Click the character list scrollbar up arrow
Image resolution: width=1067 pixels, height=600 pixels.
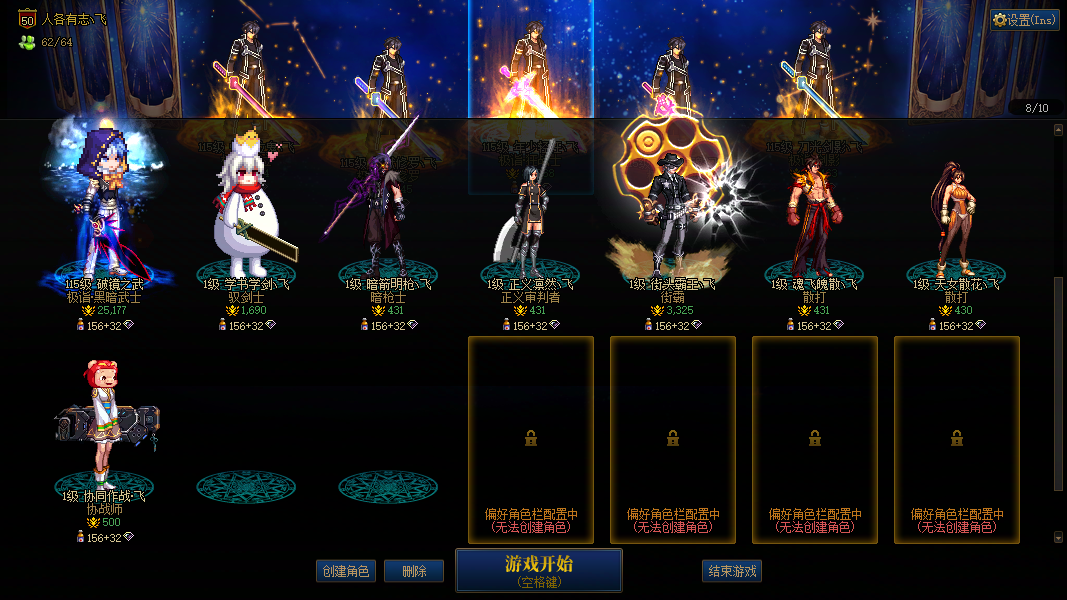1059,129
